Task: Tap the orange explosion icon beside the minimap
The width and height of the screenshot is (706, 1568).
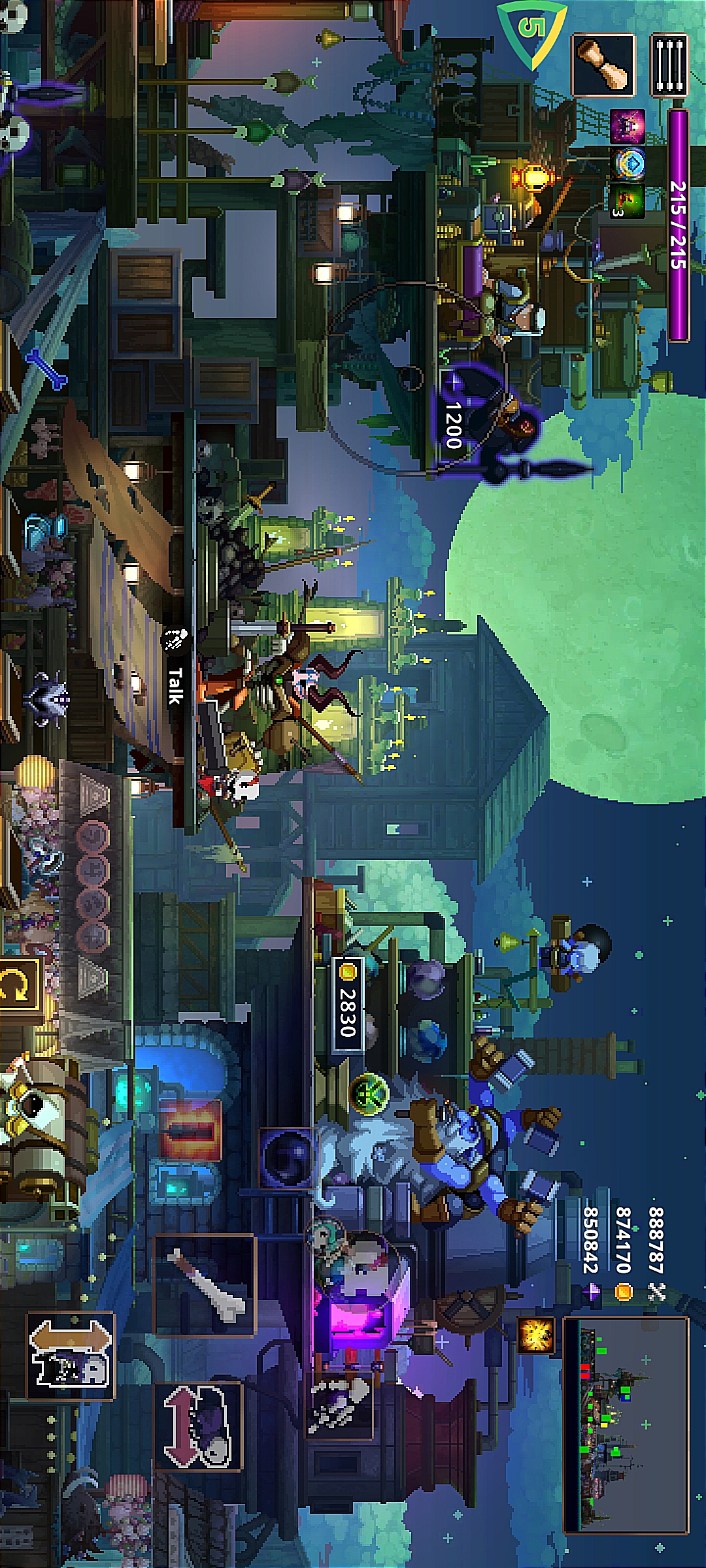Action: click(x=537, y=1333)
